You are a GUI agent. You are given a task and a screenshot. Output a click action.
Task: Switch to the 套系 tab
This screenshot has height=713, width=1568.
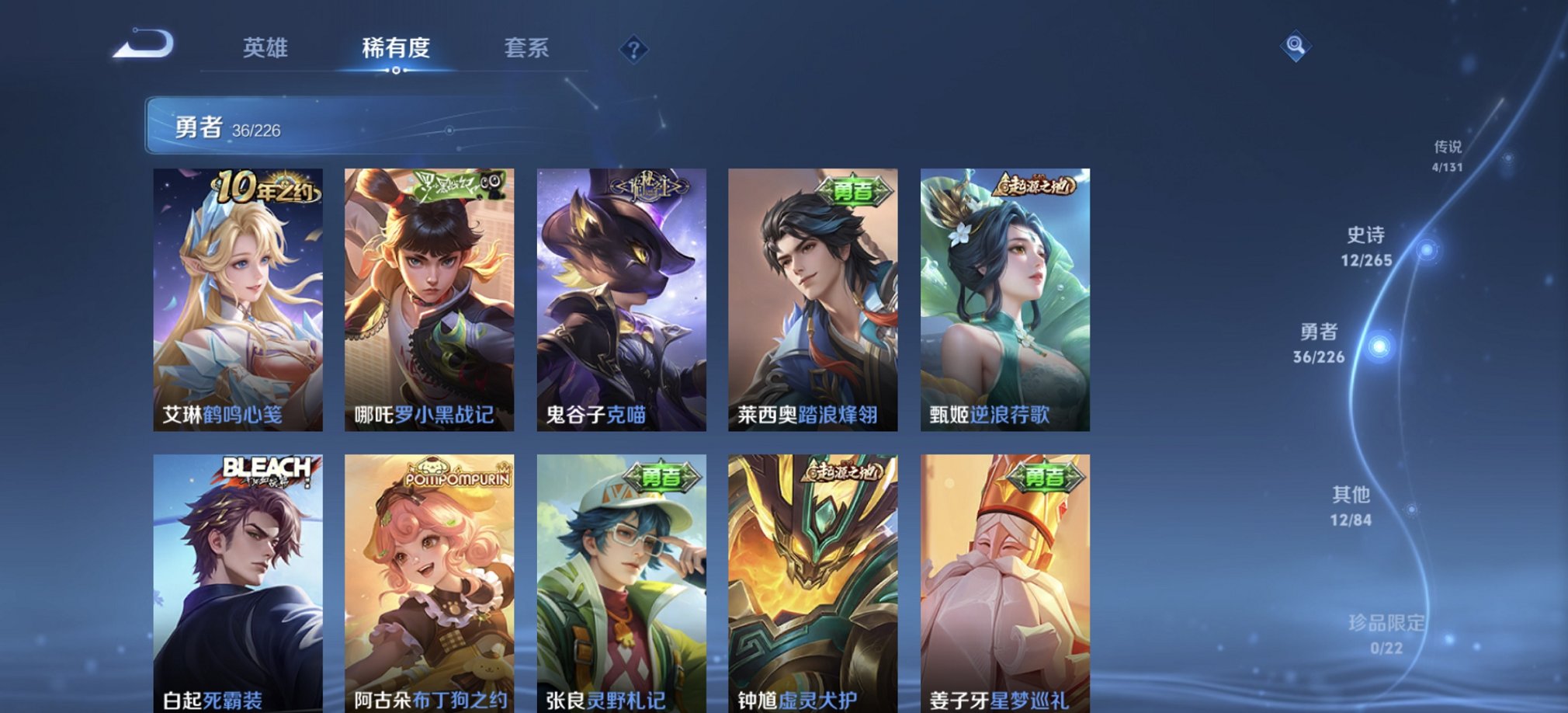tap(526, 49)
